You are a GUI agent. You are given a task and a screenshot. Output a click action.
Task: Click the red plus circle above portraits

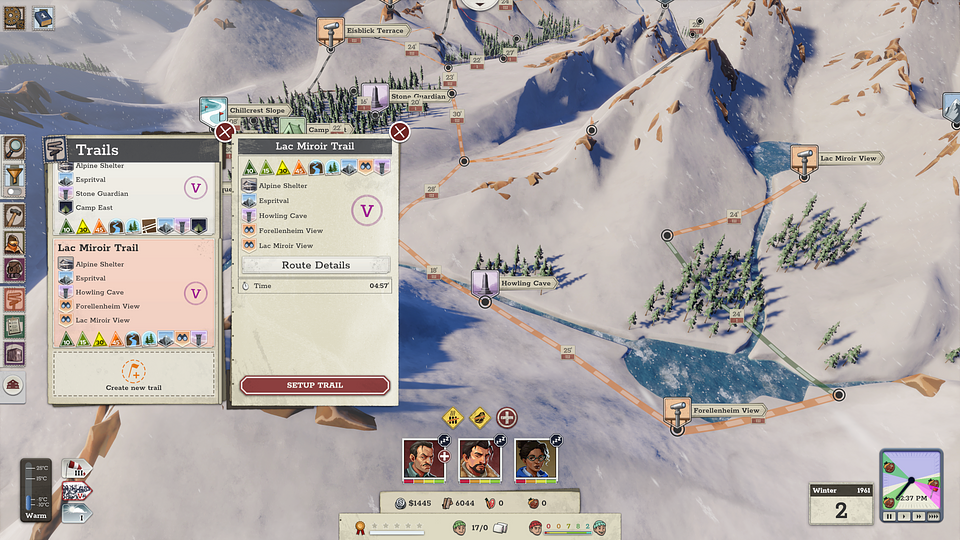pyautogui.click(x=508, y=417)
